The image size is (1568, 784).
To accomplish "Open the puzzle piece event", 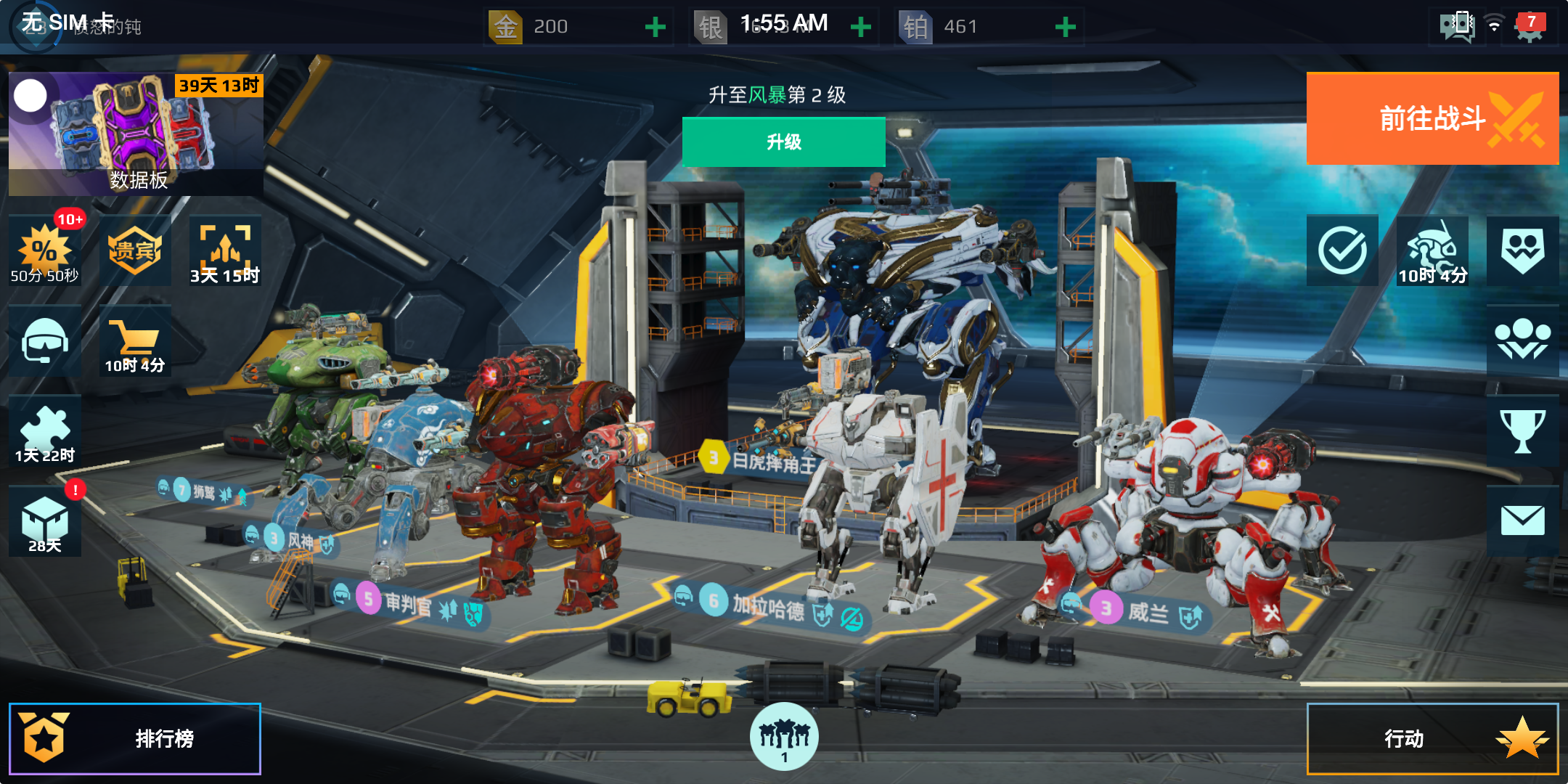I will 44,432.
